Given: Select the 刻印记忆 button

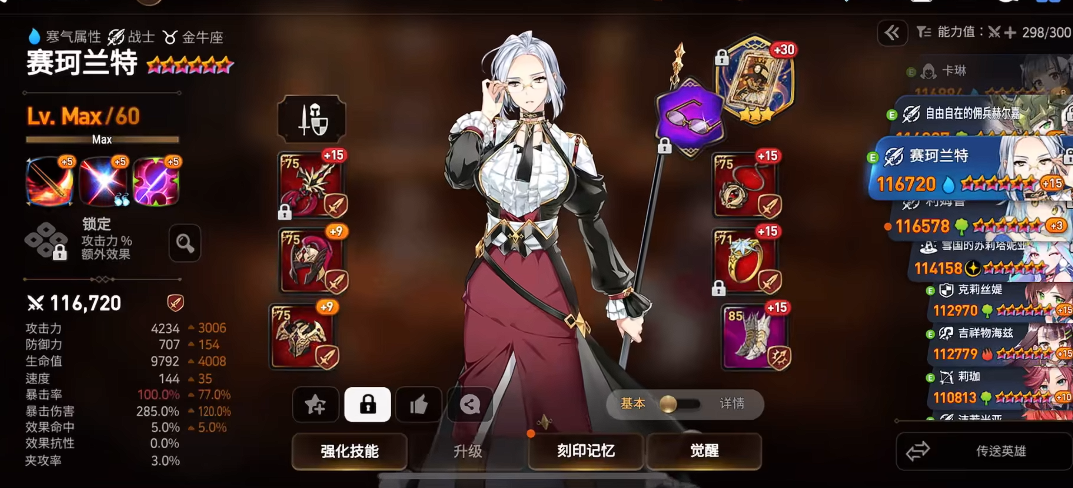Looking at the screenshot, I should point(586,452).
